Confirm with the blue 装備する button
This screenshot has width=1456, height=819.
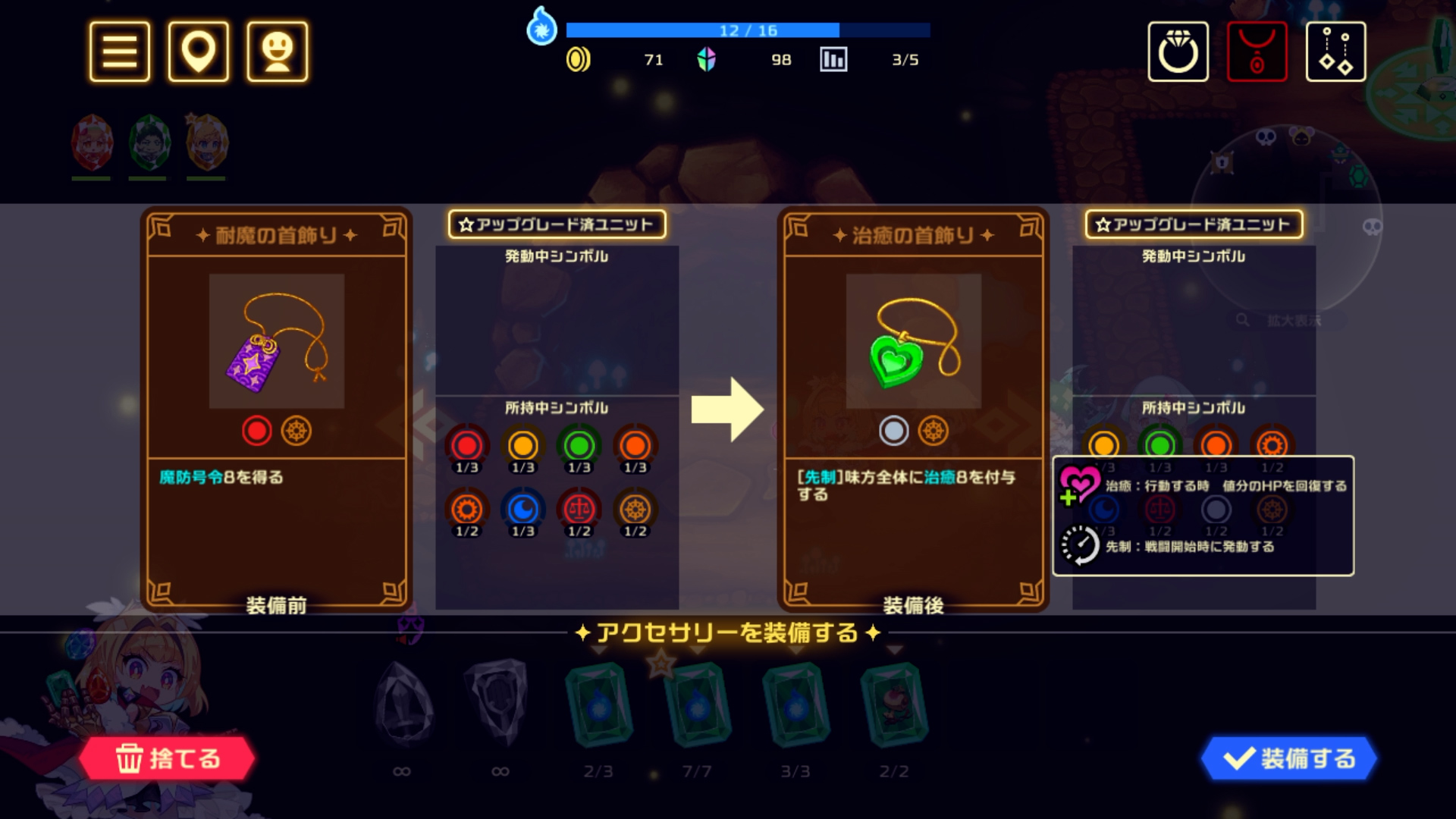pos(1289,758)
